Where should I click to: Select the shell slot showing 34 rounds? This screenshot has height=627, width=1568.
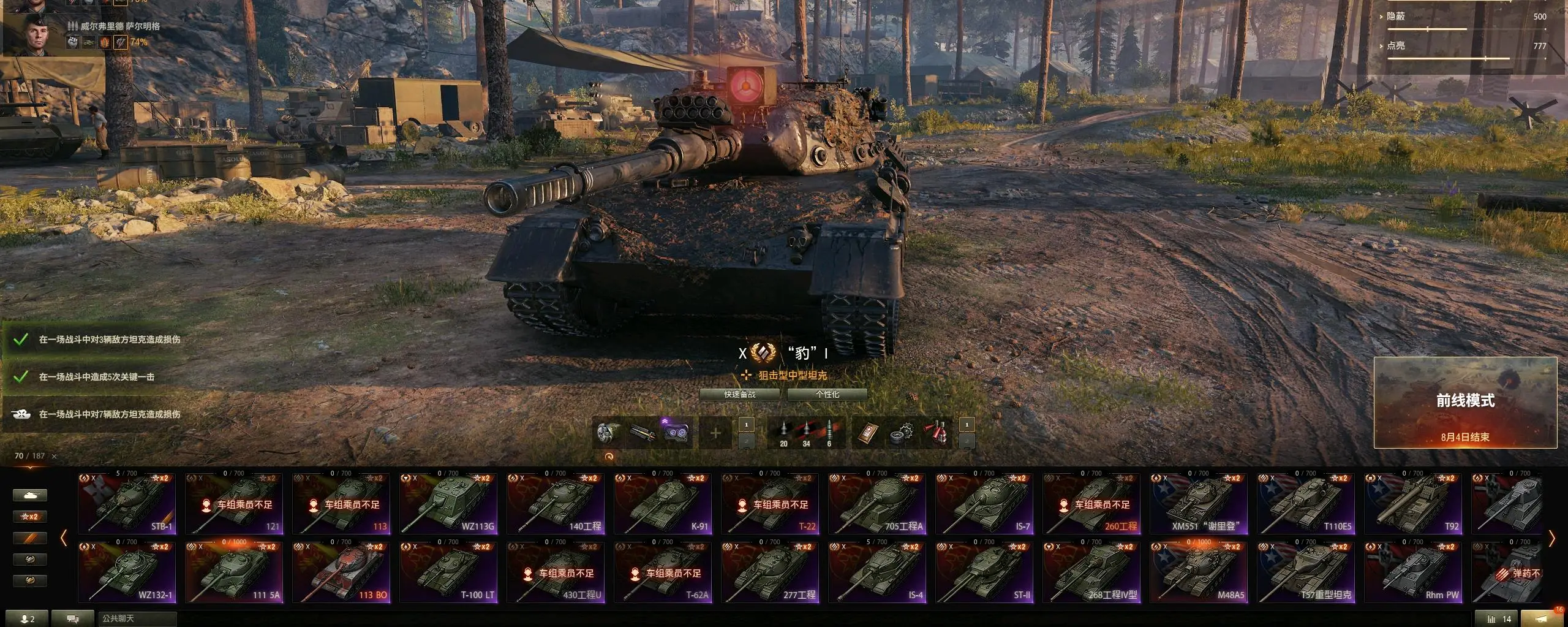pyautogui.click(x=806, y=433)
